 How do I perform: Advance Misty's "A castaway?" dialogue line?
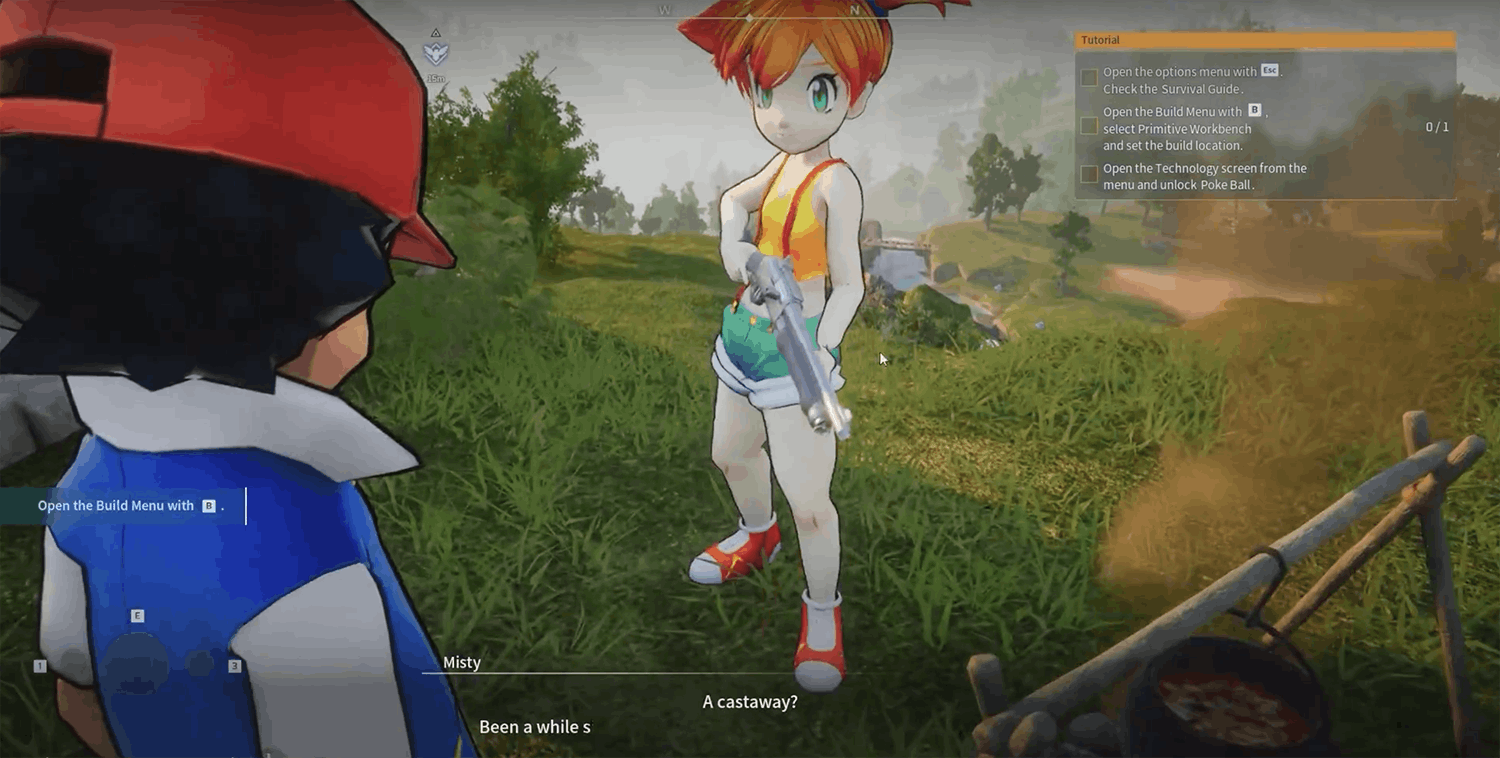pyautogui.click(x=750, y=702)
